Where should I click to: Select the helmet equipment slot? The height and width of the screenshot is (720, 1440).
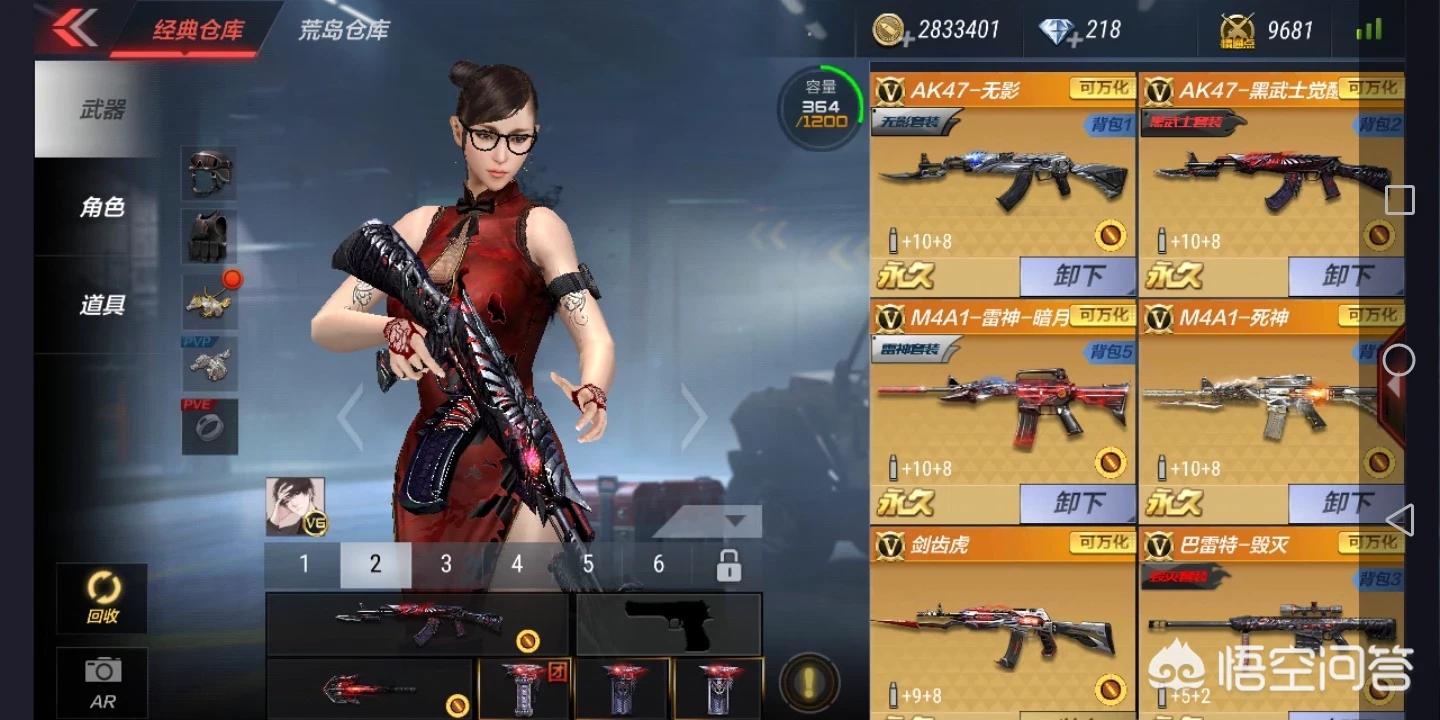(x=209, y=173)
